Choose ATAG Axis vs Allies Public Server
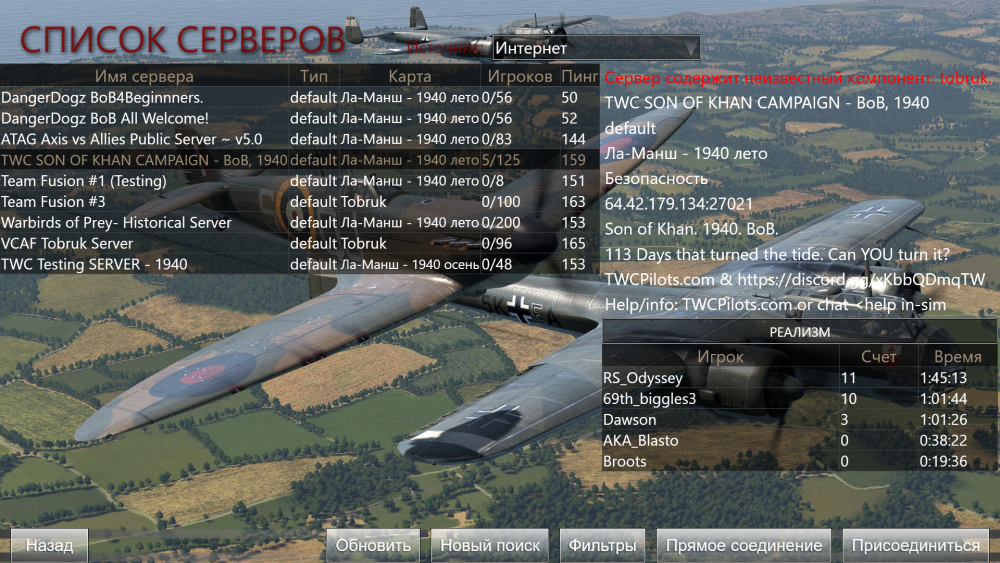The height and width of the screenshot is (563, 1000). coord(145,139)
